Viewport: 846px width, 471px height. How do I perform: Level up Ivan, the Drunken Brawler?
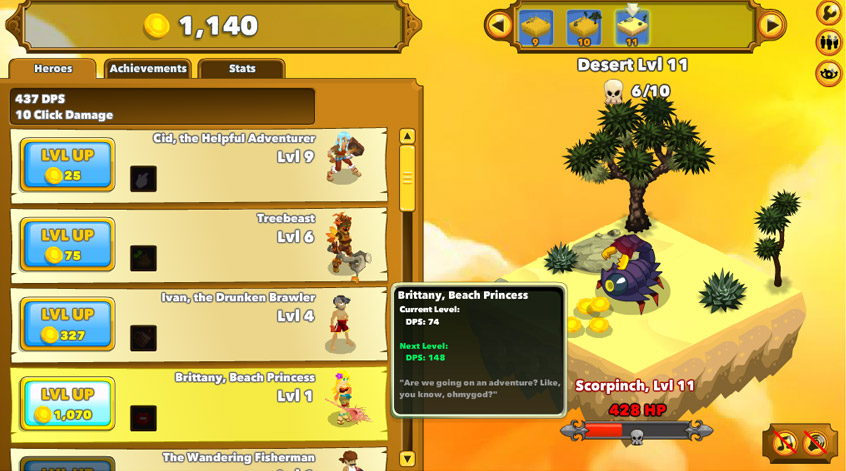[x=68, y=324]
